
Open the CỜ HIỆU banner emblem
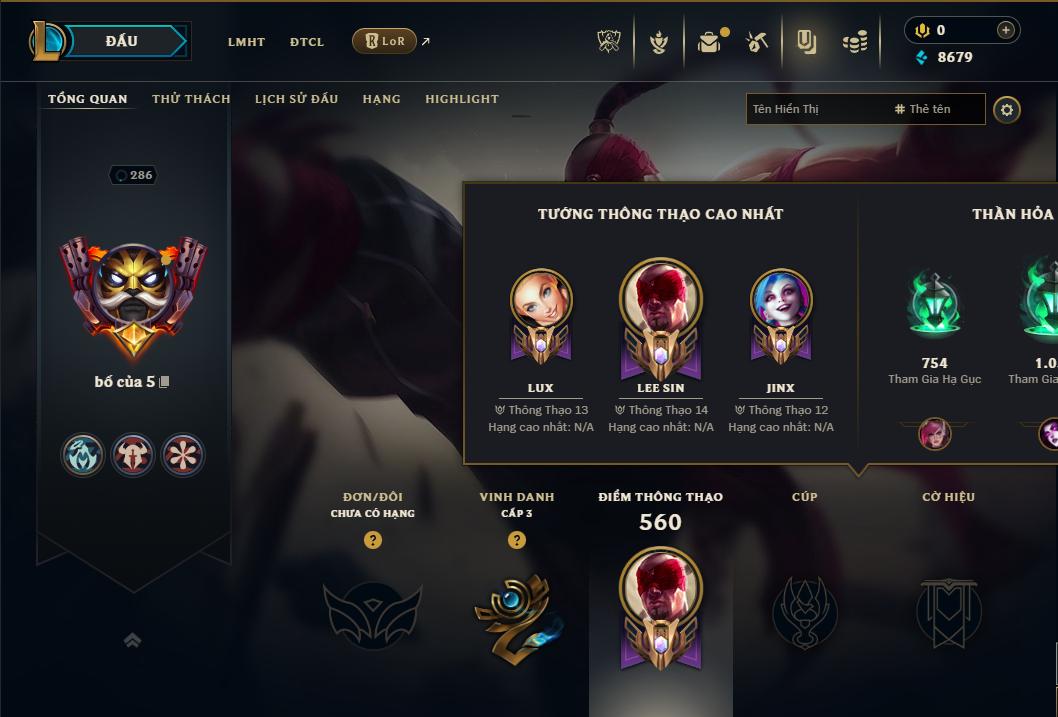948,610
